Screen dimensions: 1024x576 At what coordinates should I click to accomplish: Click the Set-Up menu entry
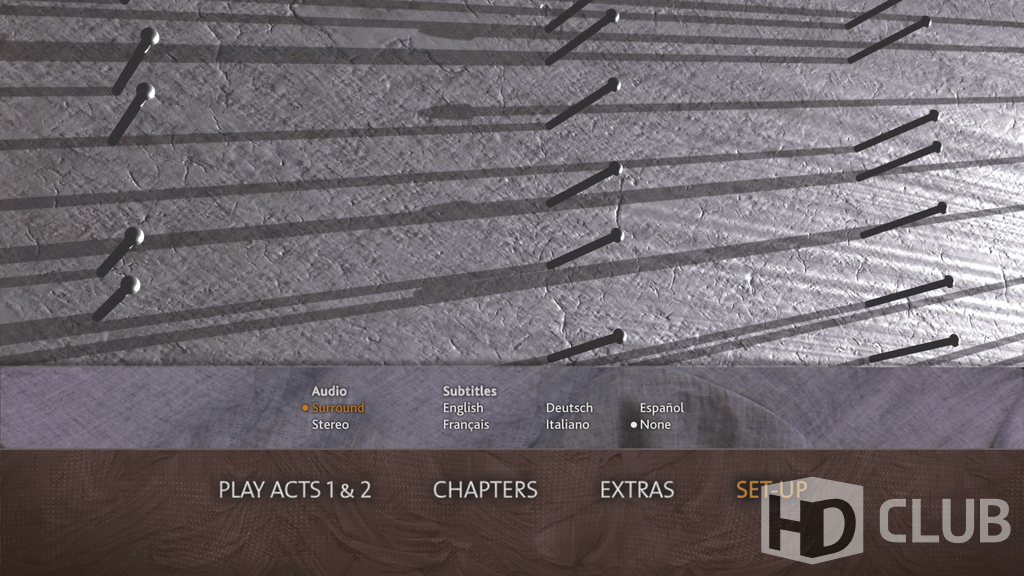point(771,490)
